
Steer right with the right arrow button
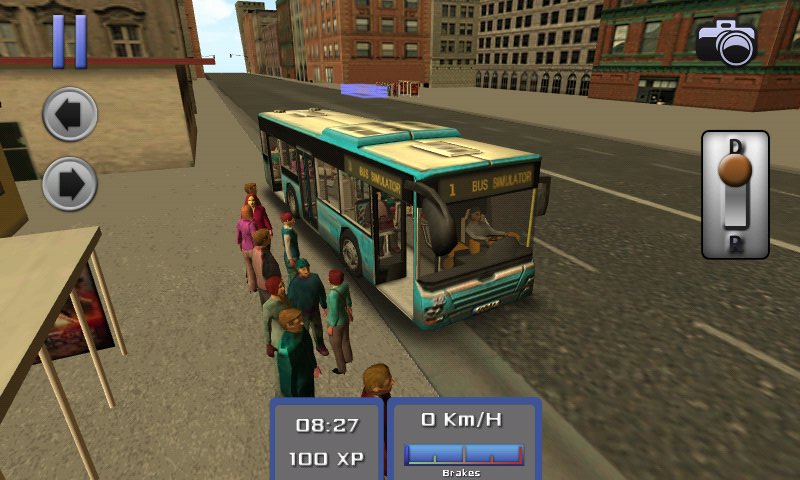click(70, 185)
